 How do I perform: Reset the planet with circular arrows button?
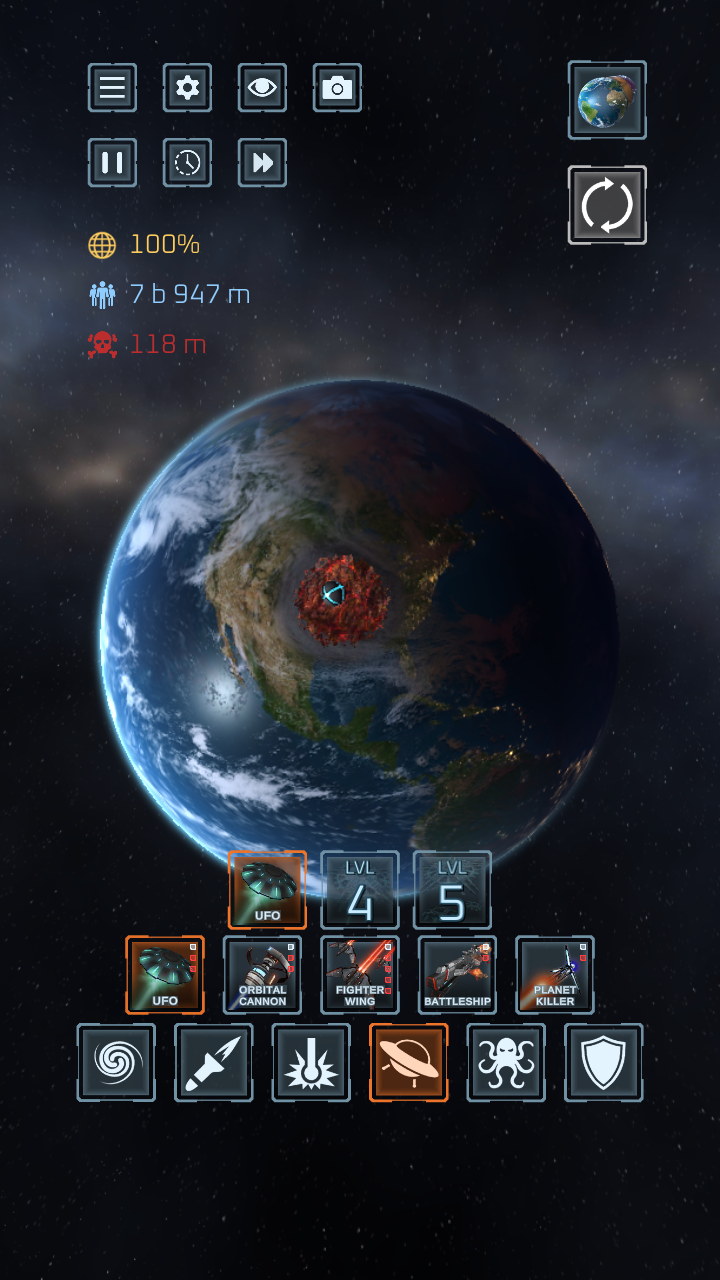pyautogui.click(x=607, y=205)
